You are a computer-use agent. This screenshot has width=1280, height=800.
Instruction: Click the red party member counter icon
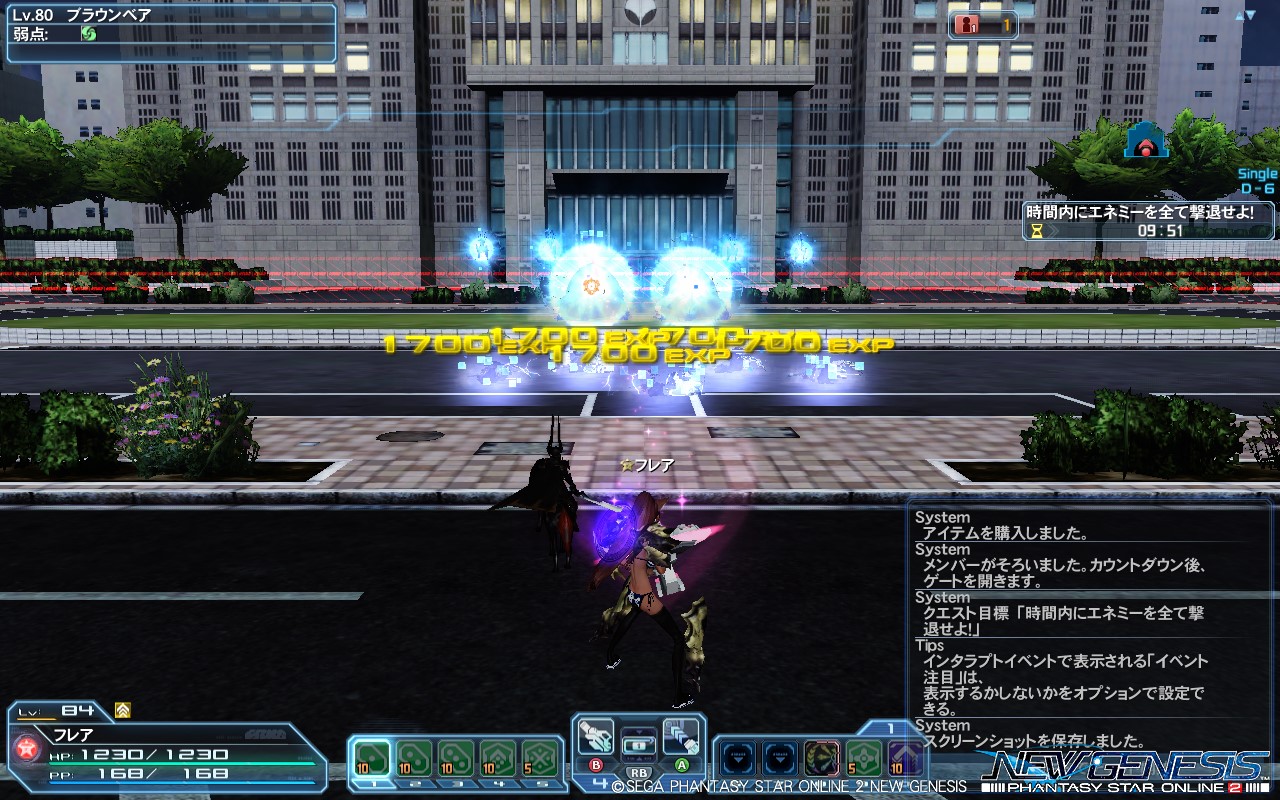click(966, 24)
